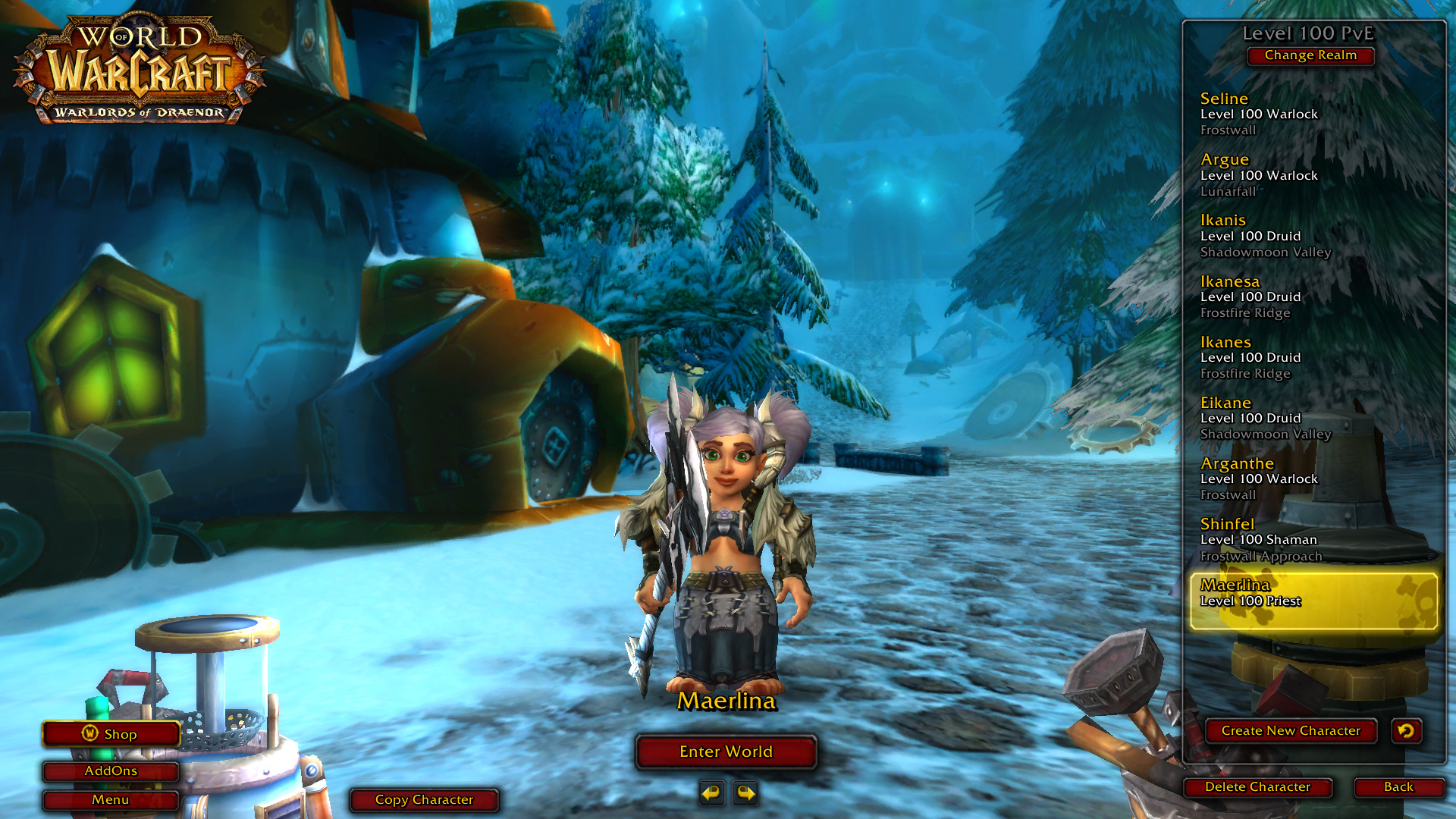This screenshot has height=819, width=1456.
Task: Open the Change Realm list
Action: pyautogui.click(x=1310, y=55)
